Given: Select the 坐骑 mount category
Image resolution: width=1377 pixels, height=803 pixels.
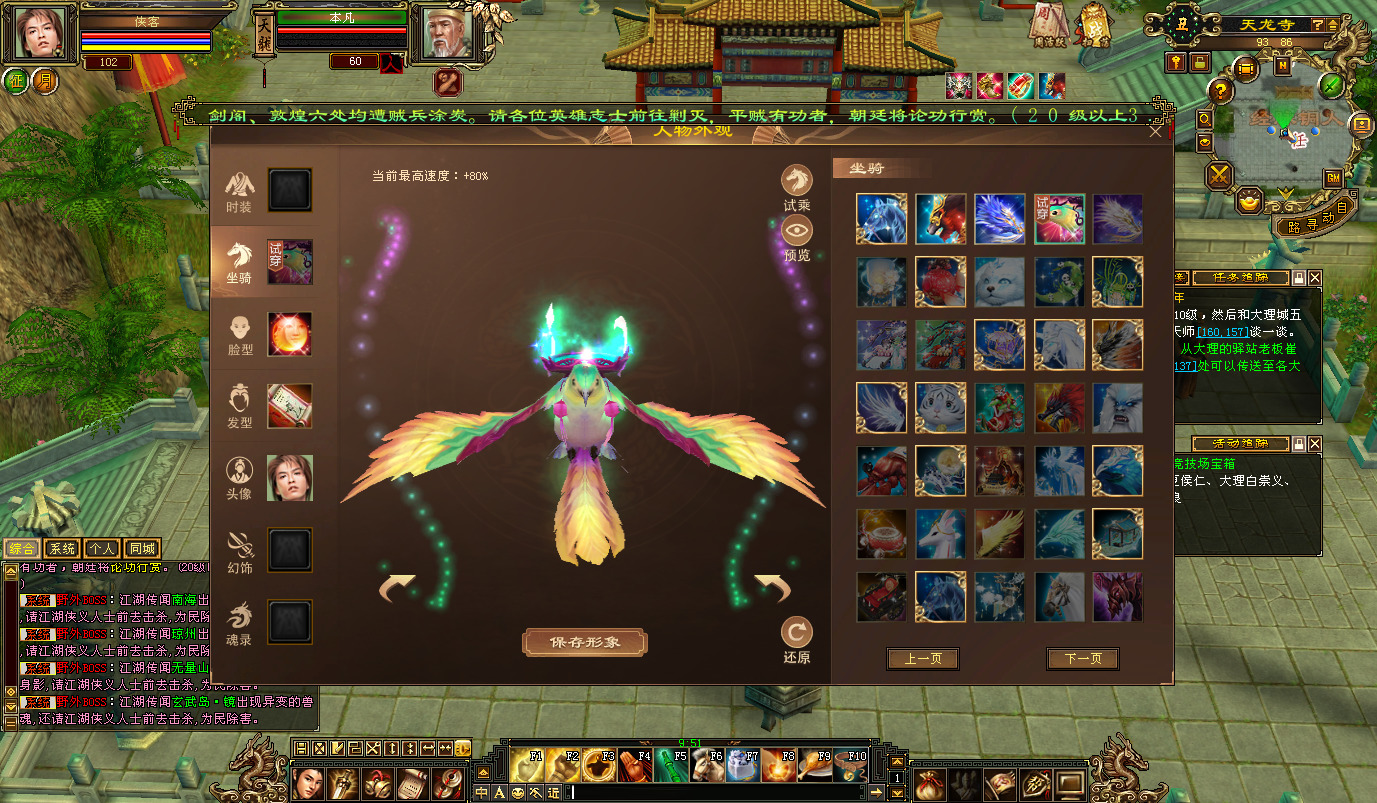Looking at the screenshot, I should point(239,262).
